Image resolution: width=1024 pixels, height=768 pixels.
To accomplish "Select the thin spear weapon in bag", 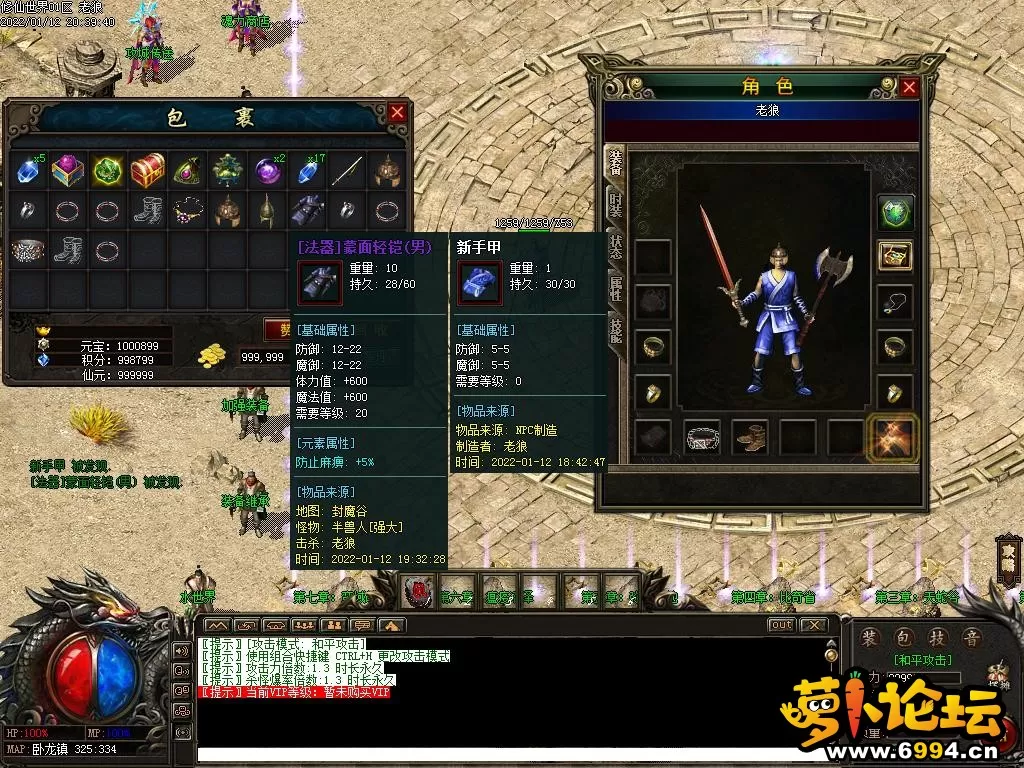I will tap(346, 169).
